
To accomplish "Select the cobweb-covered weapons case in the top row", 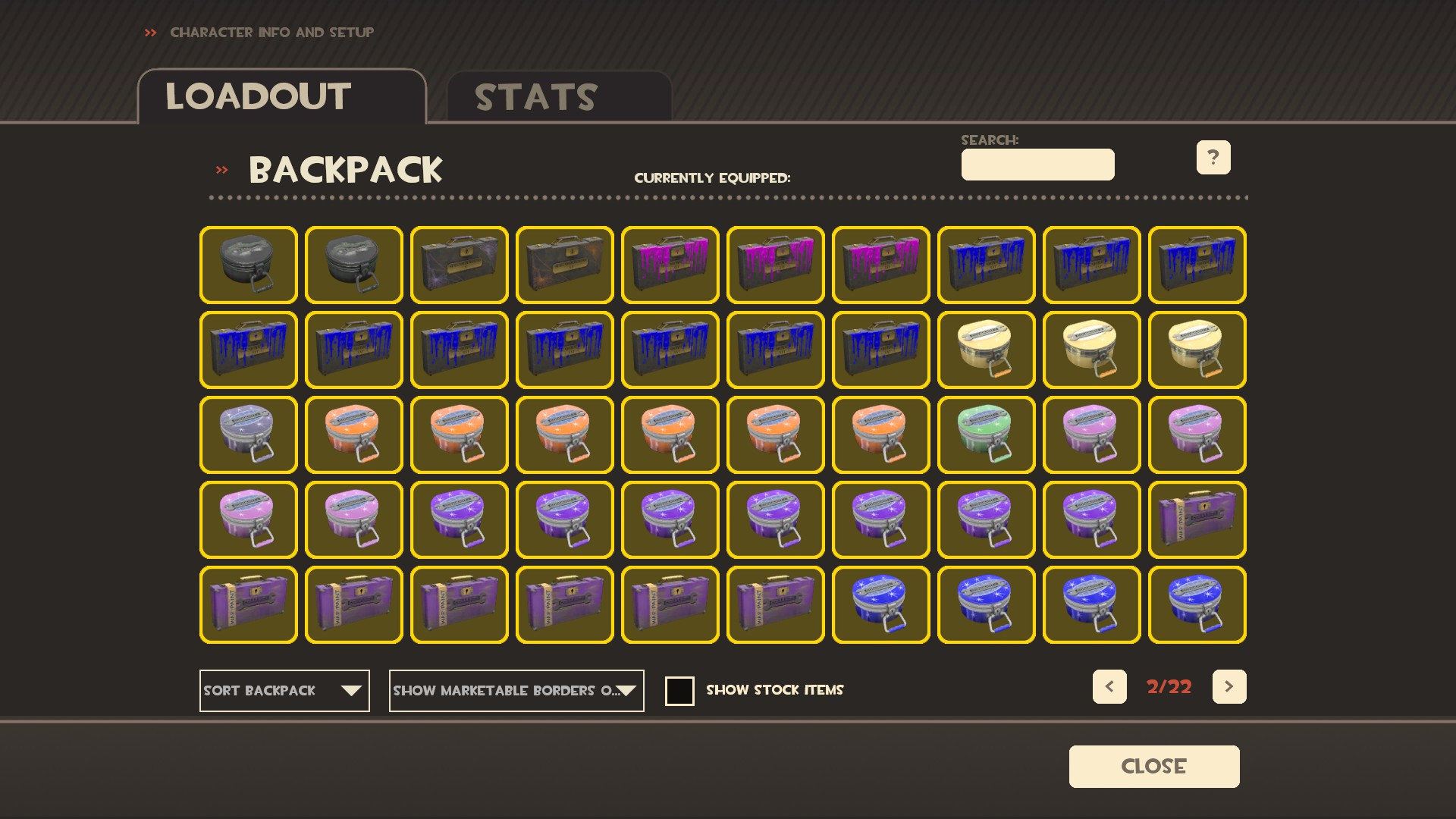I will tap(459, 265).
